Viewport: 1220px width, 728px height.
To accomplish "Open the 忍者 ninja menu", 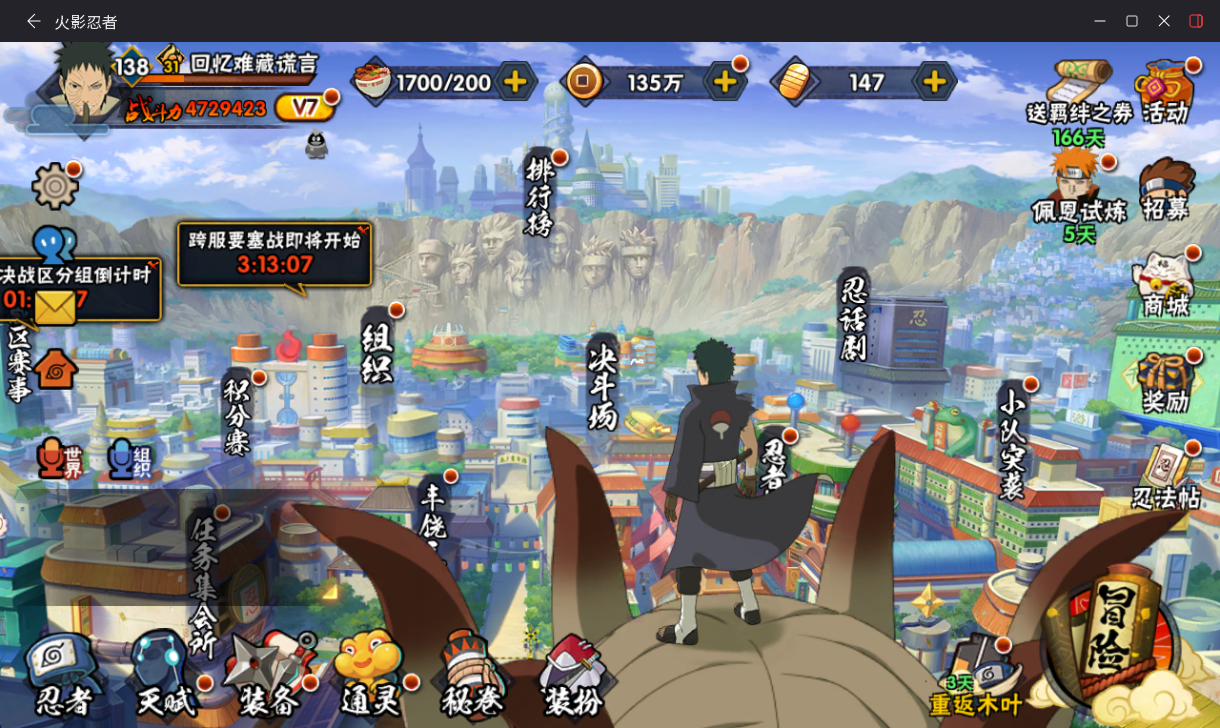I will (62, 672).
